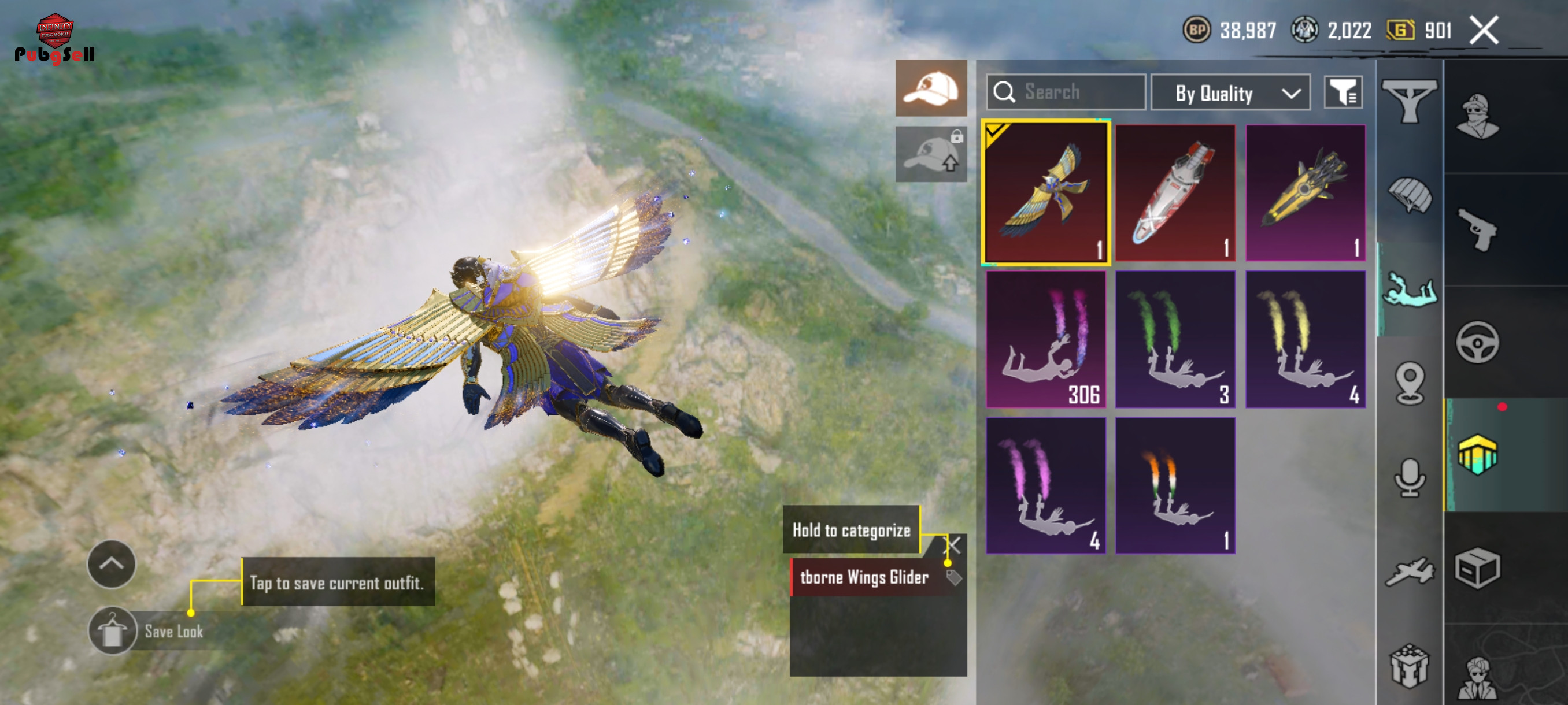Open the airplane category tab
The width and height of the screenshot is (1568, 705).
[1409, 572]
